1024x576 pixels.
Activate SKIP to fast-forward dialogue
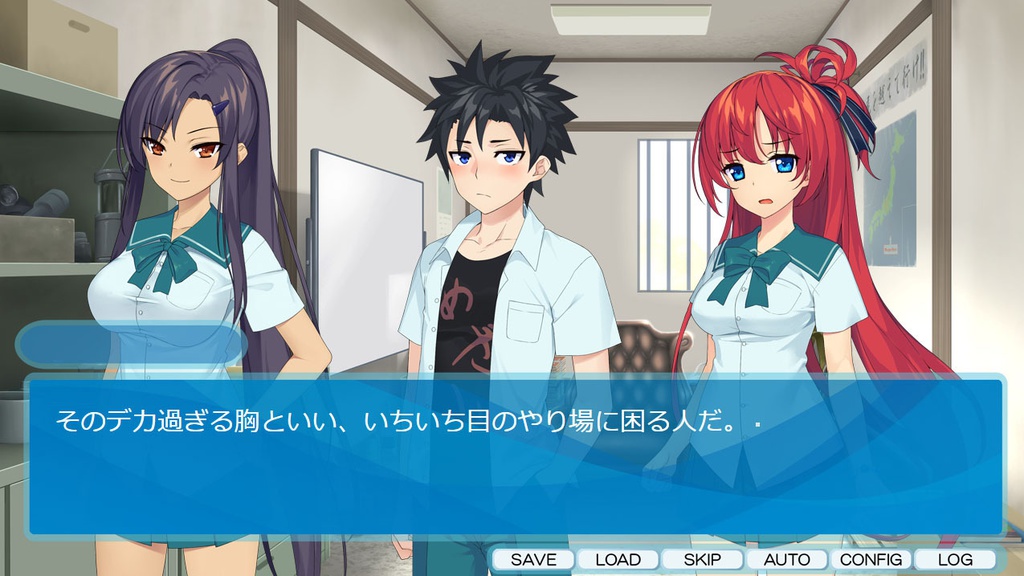click(x=702, y=559)
